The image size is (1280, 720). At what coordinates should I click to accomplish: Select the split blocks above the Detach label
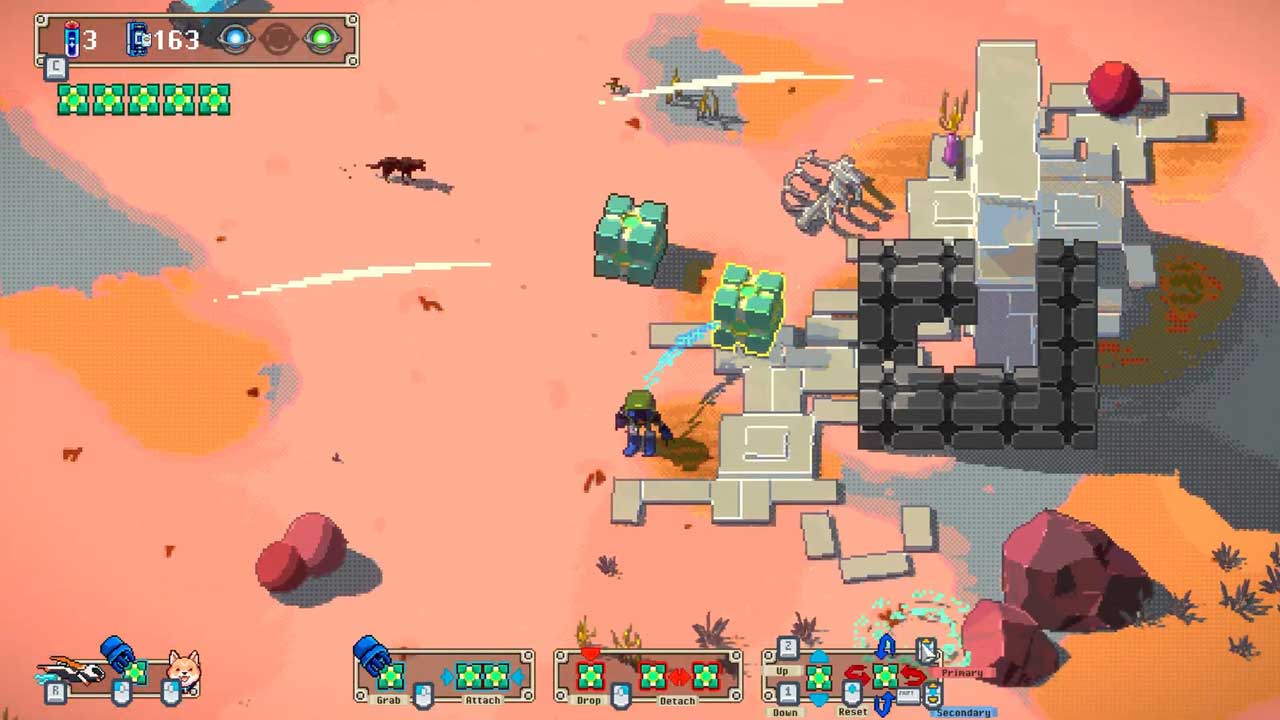pos(679,676)
